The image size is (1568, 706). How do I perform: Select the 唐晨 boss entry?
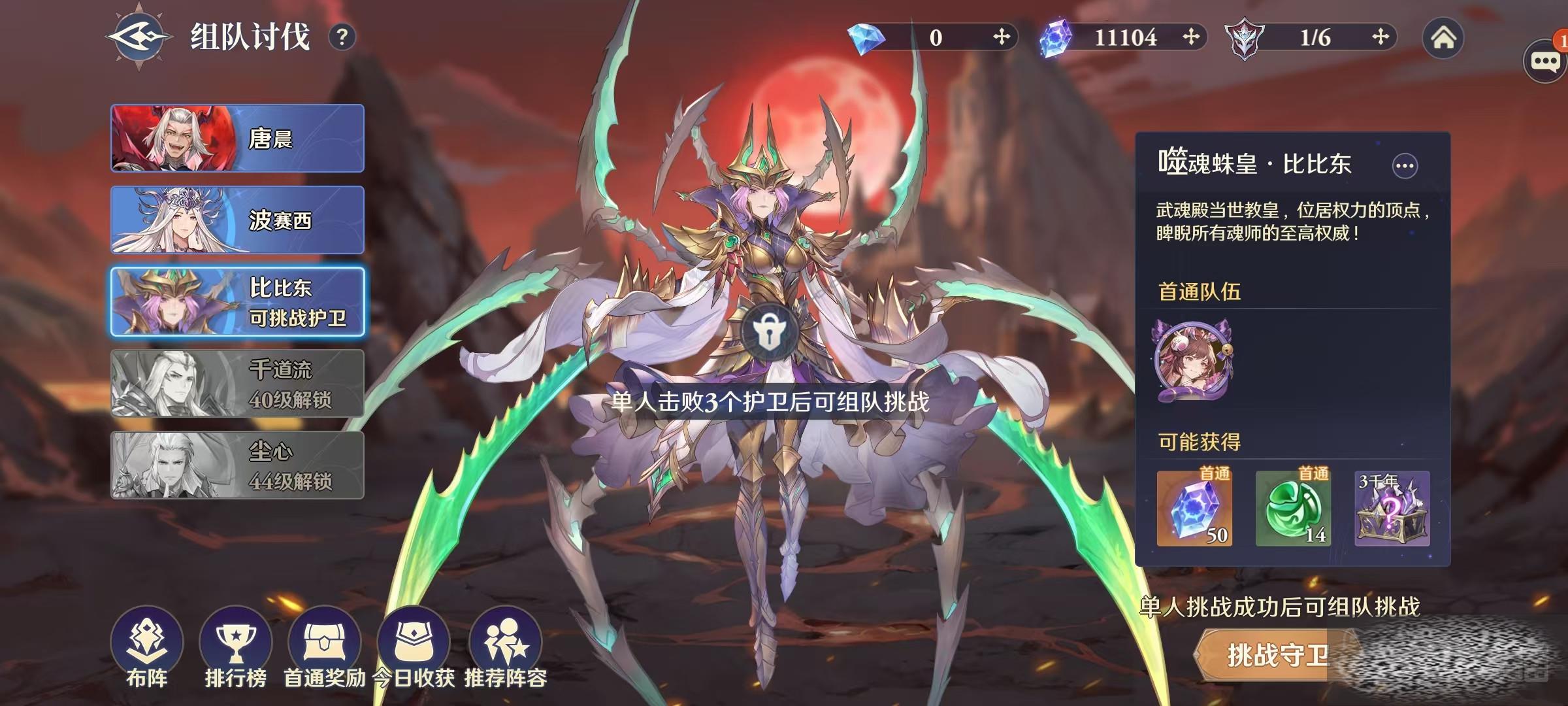click(237, 139)
